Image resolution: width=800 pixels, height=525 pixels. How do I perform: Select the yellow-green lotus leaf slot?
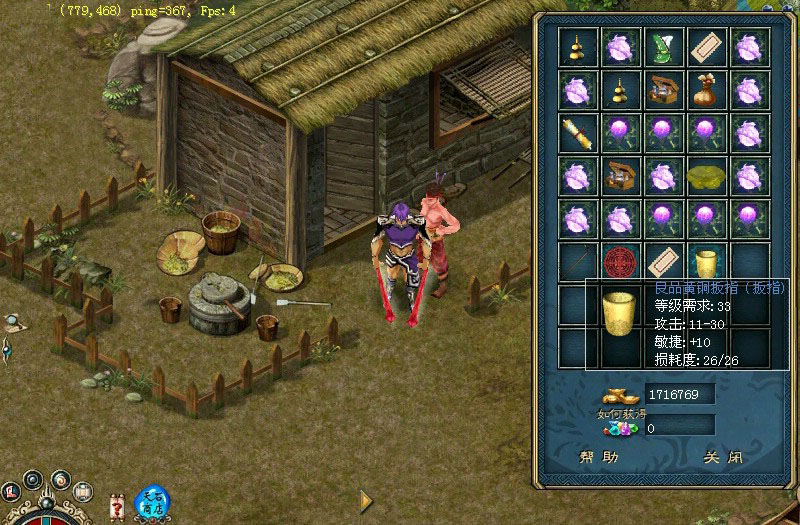707,177
